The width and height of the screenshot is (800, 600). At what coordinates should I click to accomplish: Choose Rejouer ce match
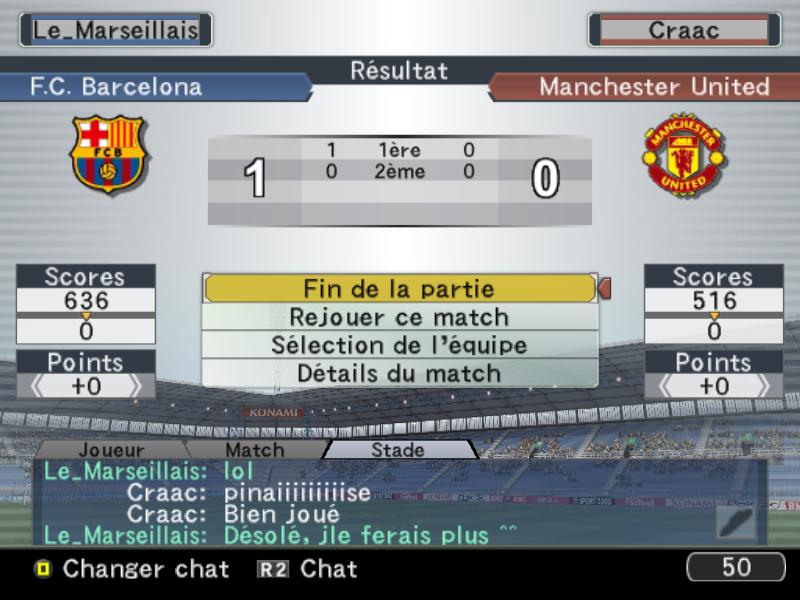pos(400,317)
